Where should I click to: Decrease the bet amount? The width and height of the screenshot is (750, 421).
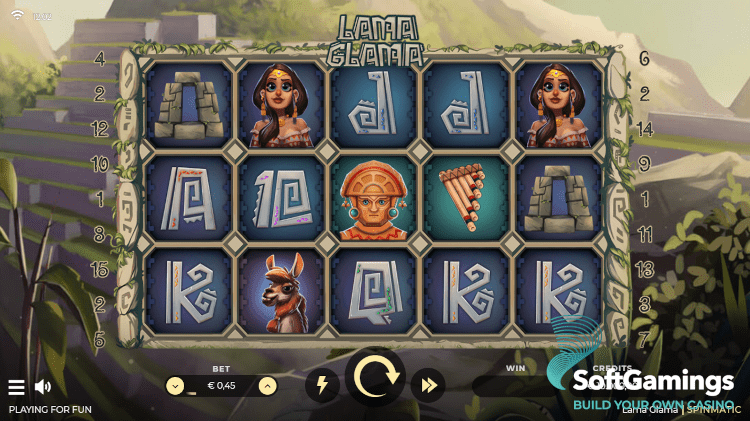(x=175, y=385)
